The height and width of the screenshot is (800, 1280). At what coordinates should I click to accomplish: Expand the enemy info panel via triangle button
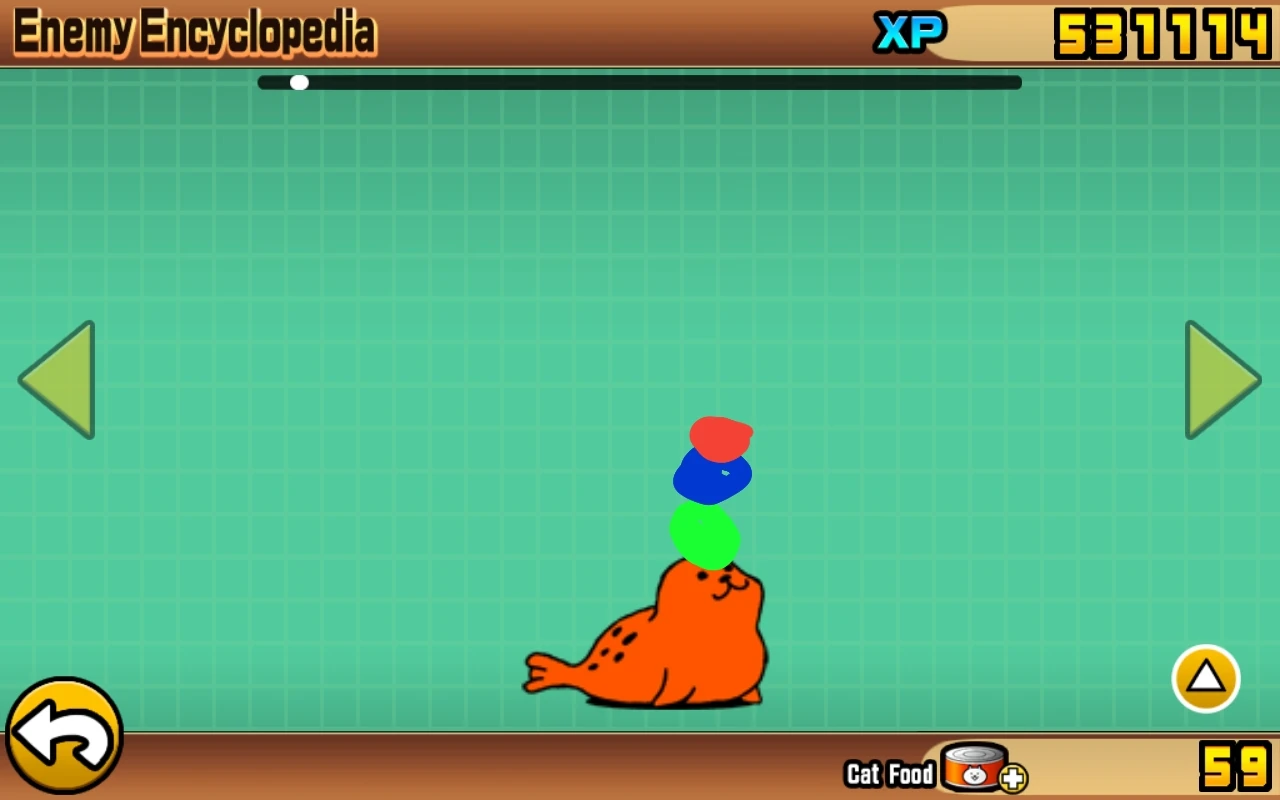[x=1205, y=678]
